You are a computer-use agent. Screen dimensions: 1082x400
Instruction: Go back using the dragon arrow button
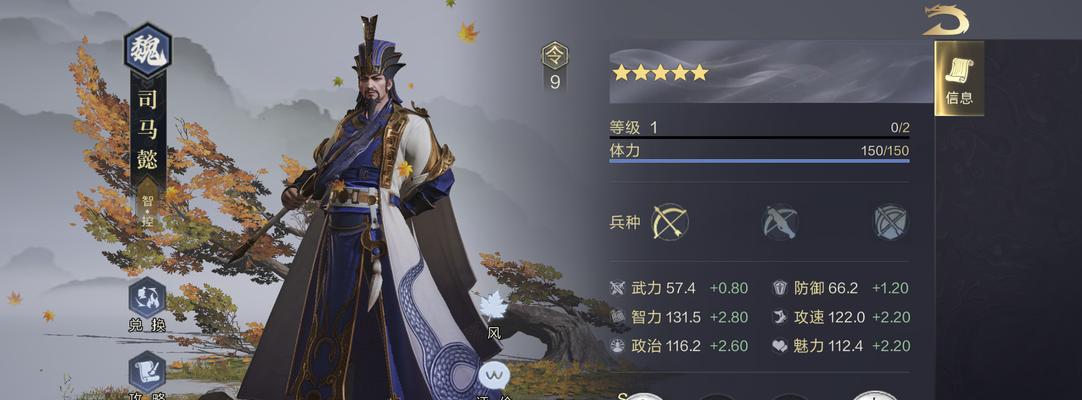coord(945,20)
